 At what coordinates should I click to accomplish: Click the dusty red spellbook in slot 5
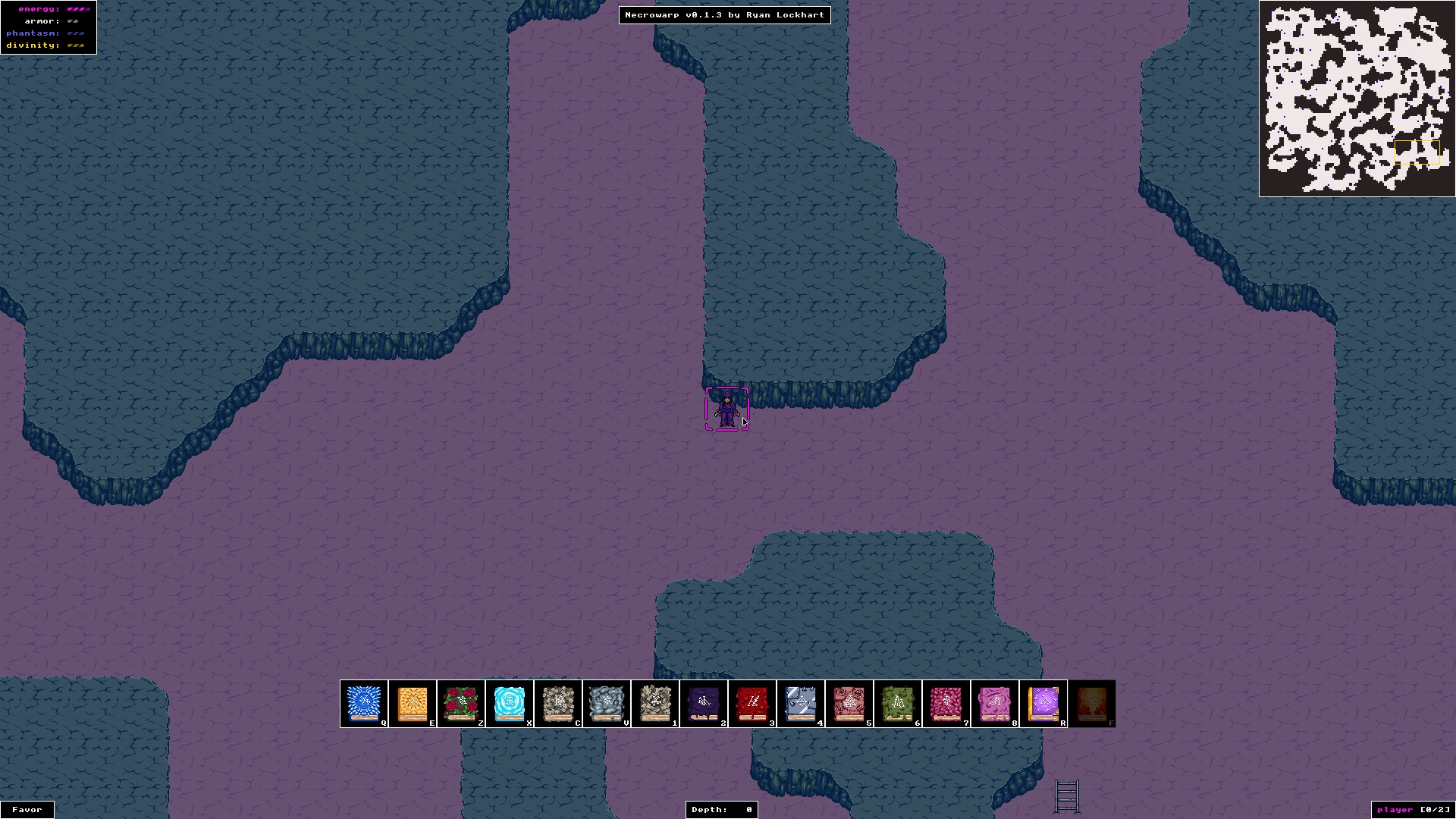pos(850,703)
